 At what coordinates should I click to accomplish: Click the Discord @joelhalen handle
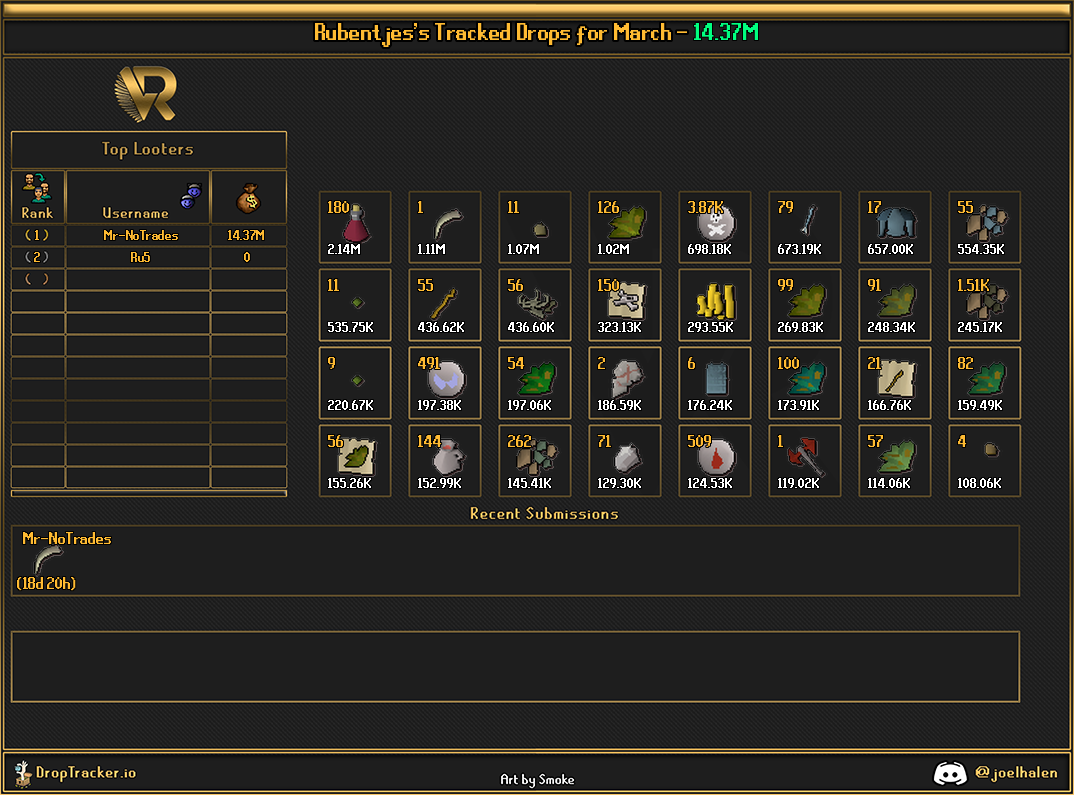coord(1015,772)
